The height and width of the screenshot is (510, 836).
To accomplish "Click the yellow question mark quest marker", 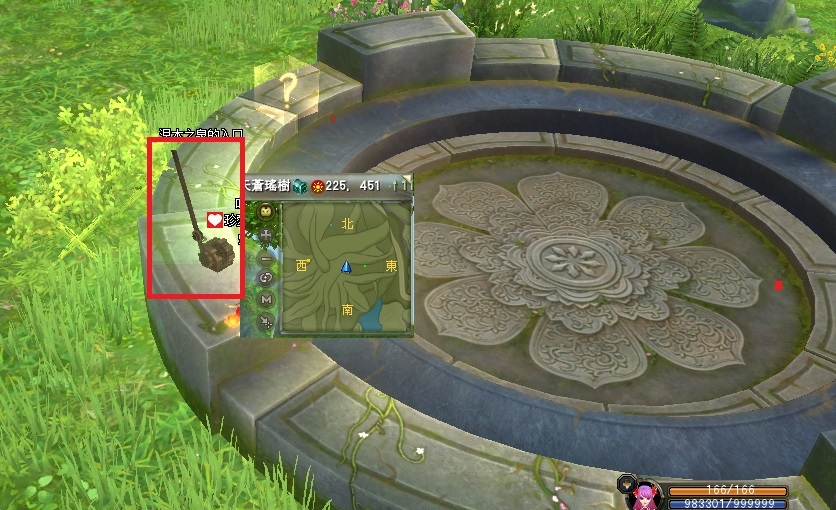I will (x=287, y=88).
